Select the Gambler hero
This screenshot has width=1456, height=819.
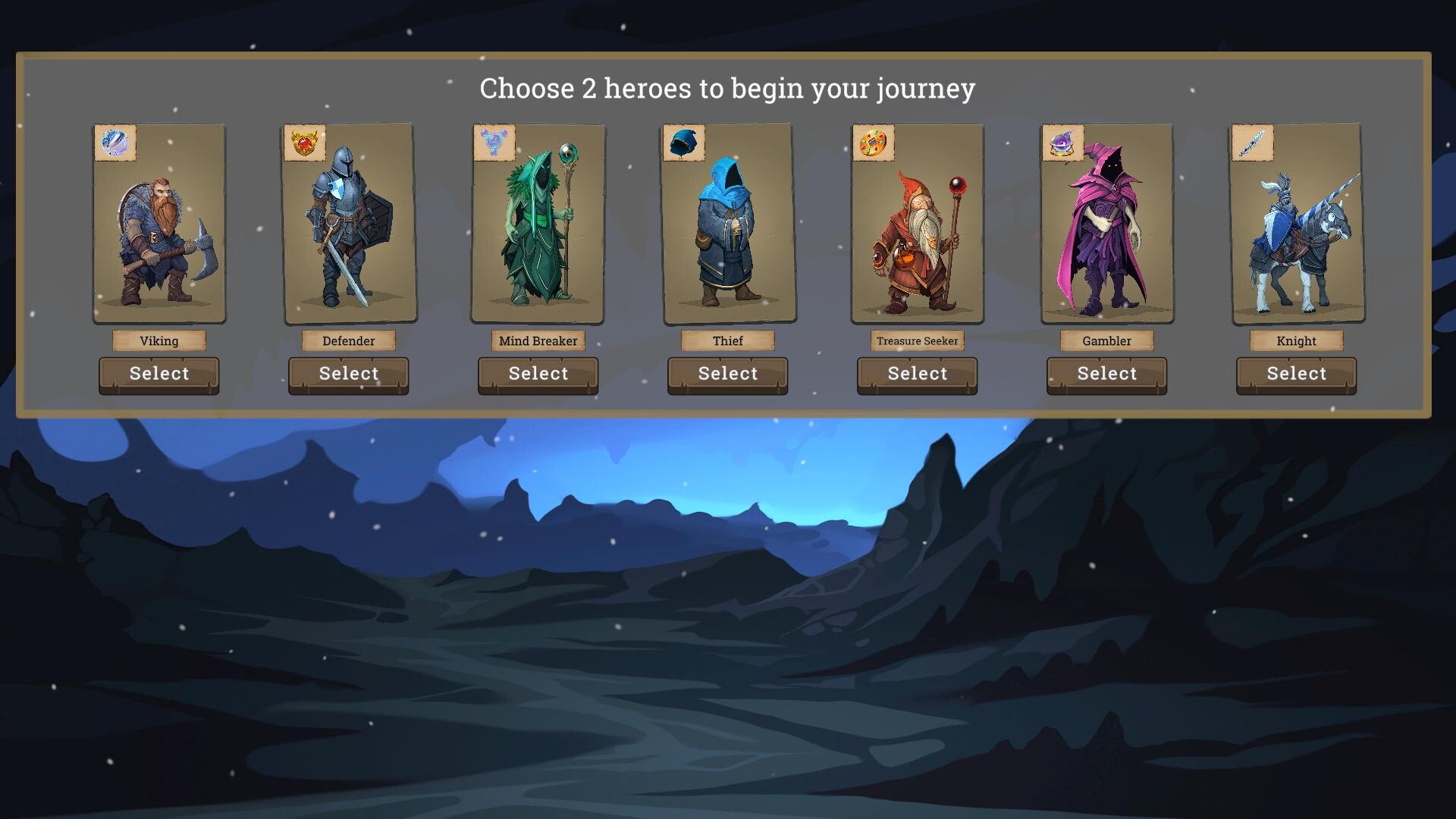(1106, 374)
